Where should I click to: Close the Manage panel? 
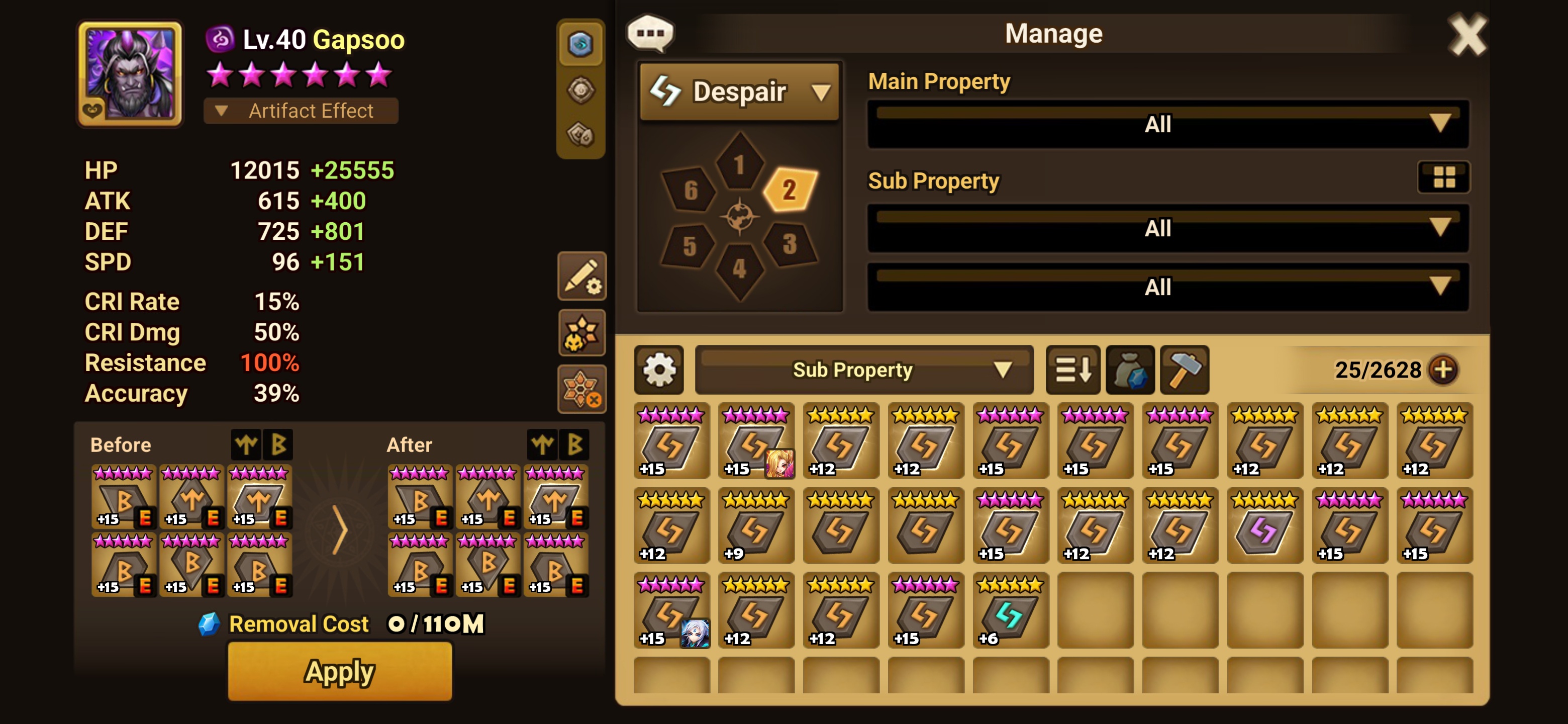pyautogui.click(x=1466, y=35)
